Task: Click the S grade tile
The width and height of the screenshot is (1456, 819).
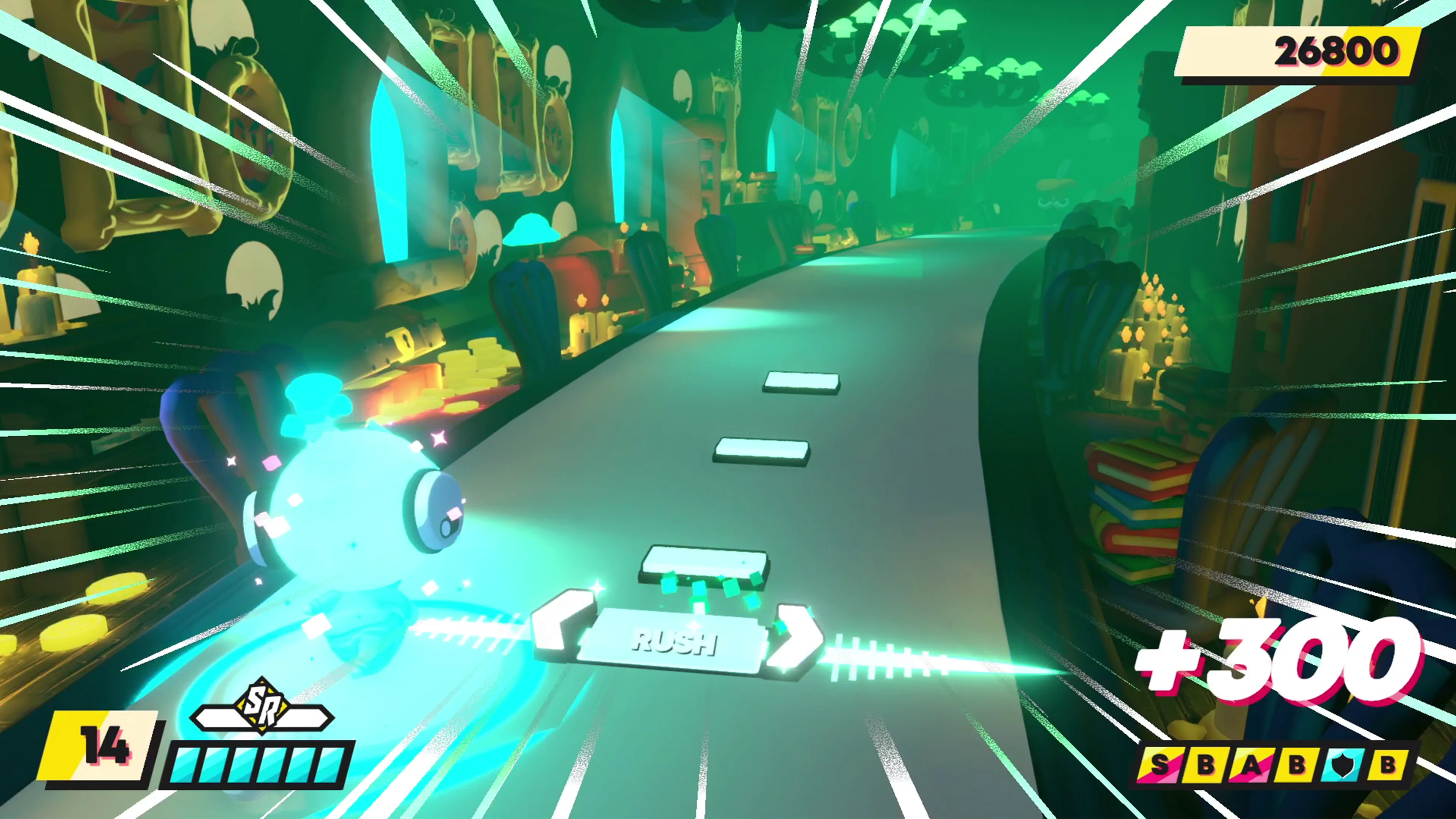Action: [1160, 765]
